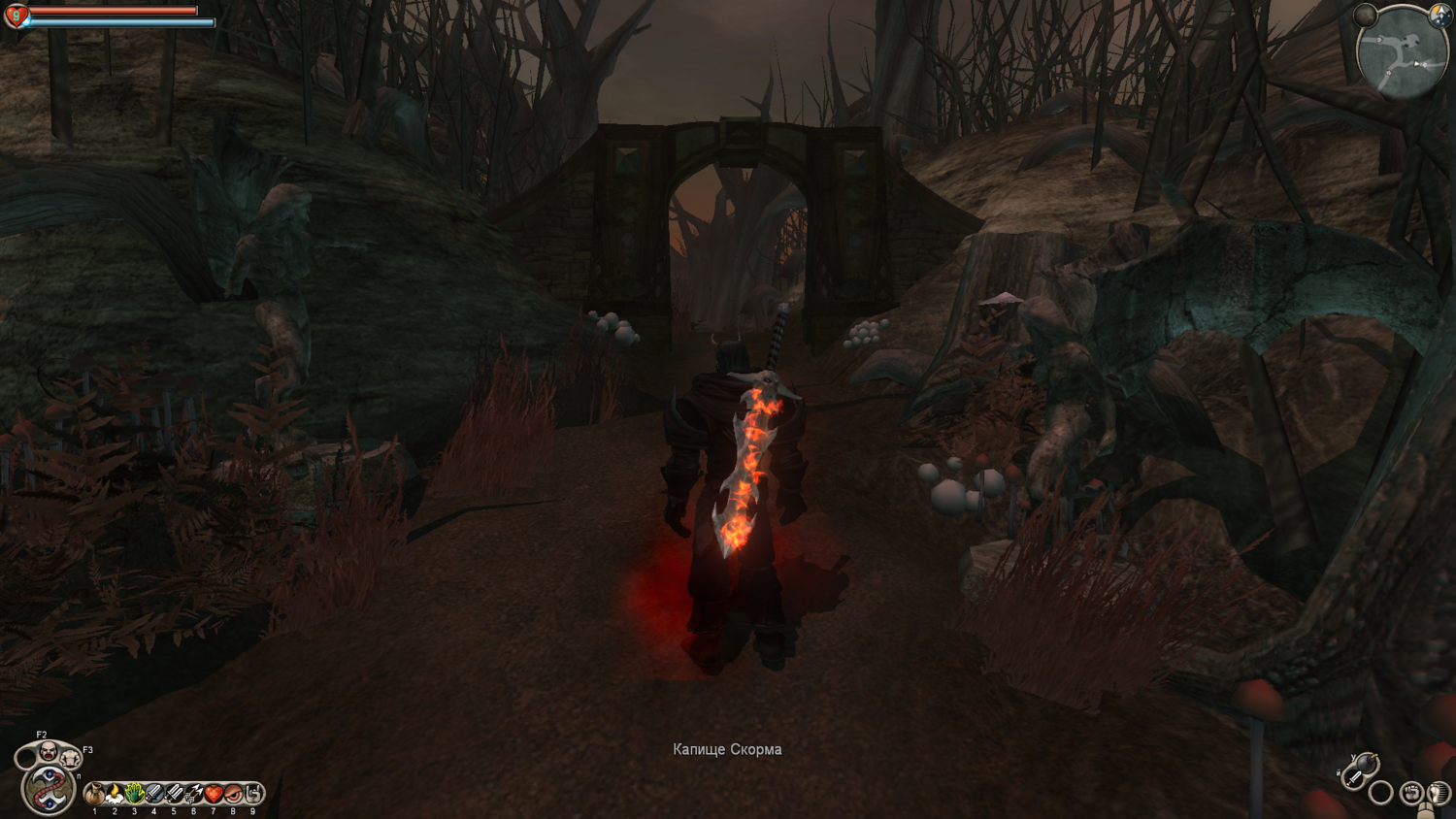1456x819 pixels.
Task: Activate the green glowing hand spell
Action: click(134, 794)
